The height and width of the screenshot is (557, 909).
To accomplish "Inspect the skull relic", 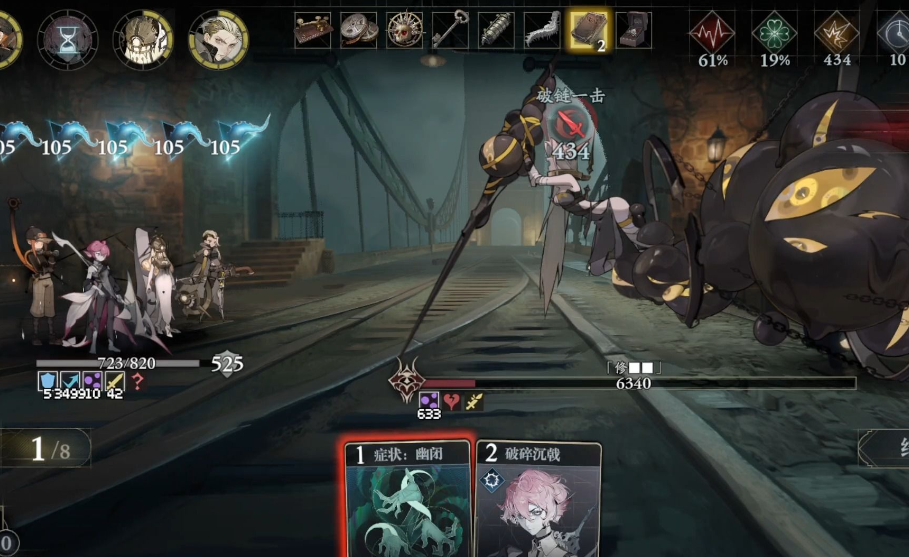I will (405, 30).
